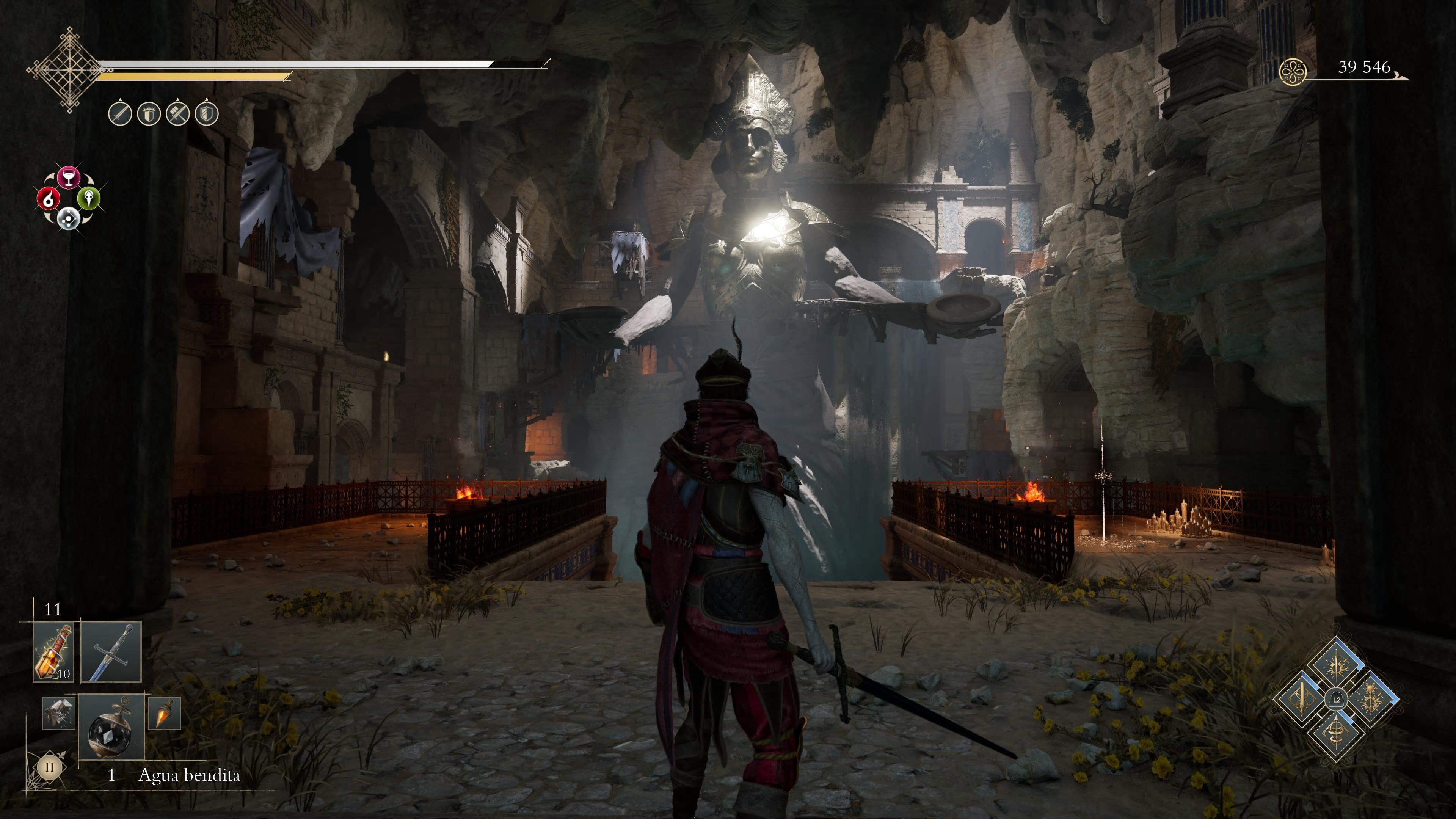Check the crowned shield buff icon
Screen dimensions: 1456x819
(149, 114)
